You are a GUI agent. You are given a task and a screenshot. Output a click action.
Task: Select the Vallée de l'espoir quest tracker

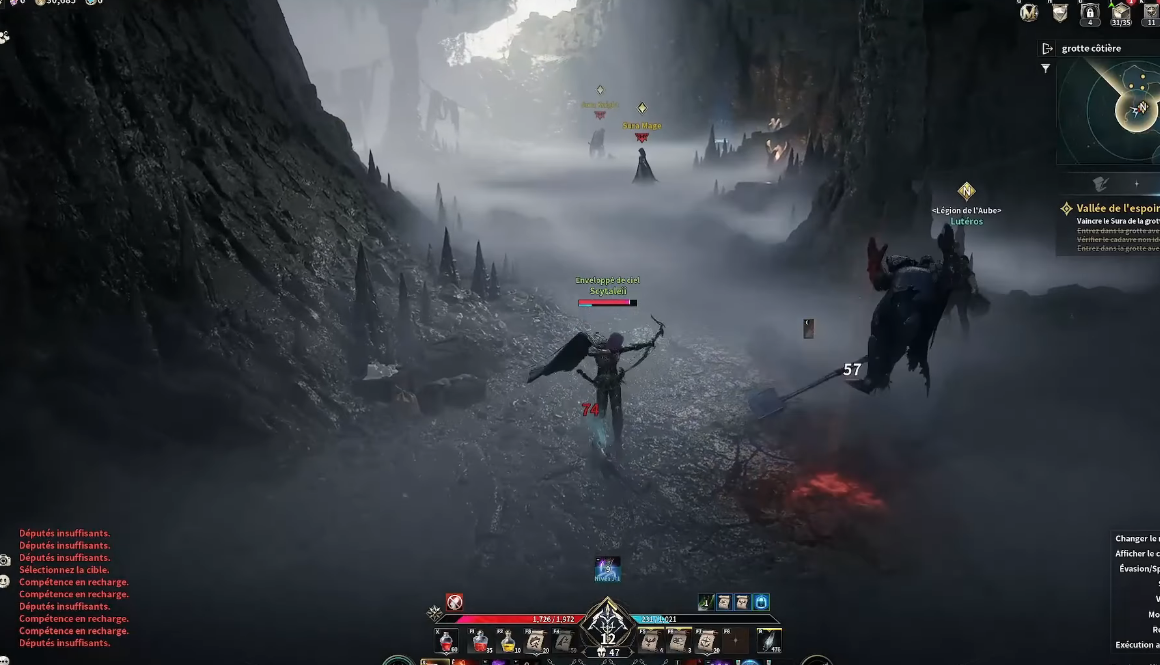[x=1112, y=208]
